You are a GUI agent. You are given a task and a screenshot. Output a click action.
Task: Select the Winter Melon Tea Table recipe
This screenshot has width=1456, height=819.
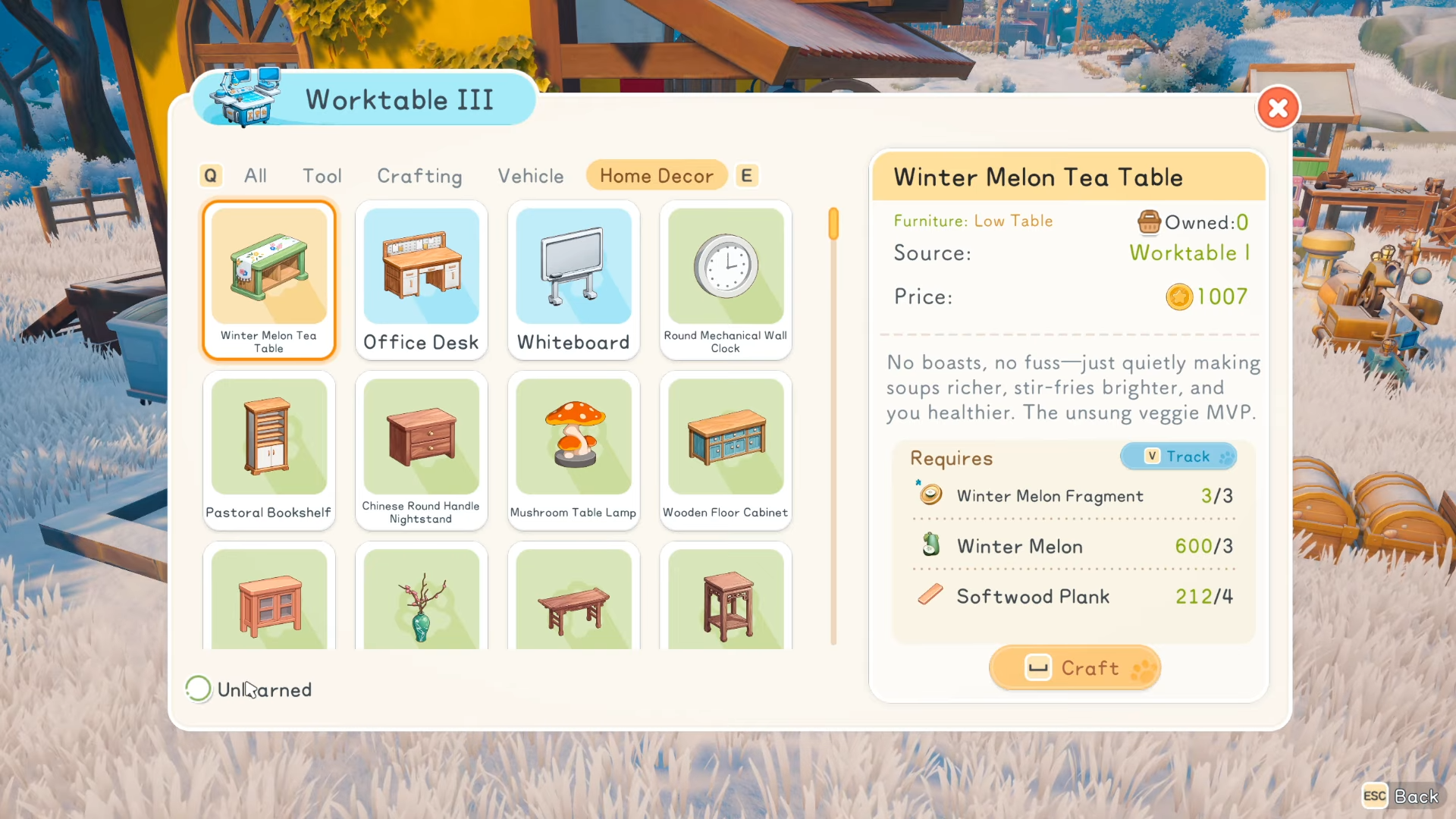[269, 280]
